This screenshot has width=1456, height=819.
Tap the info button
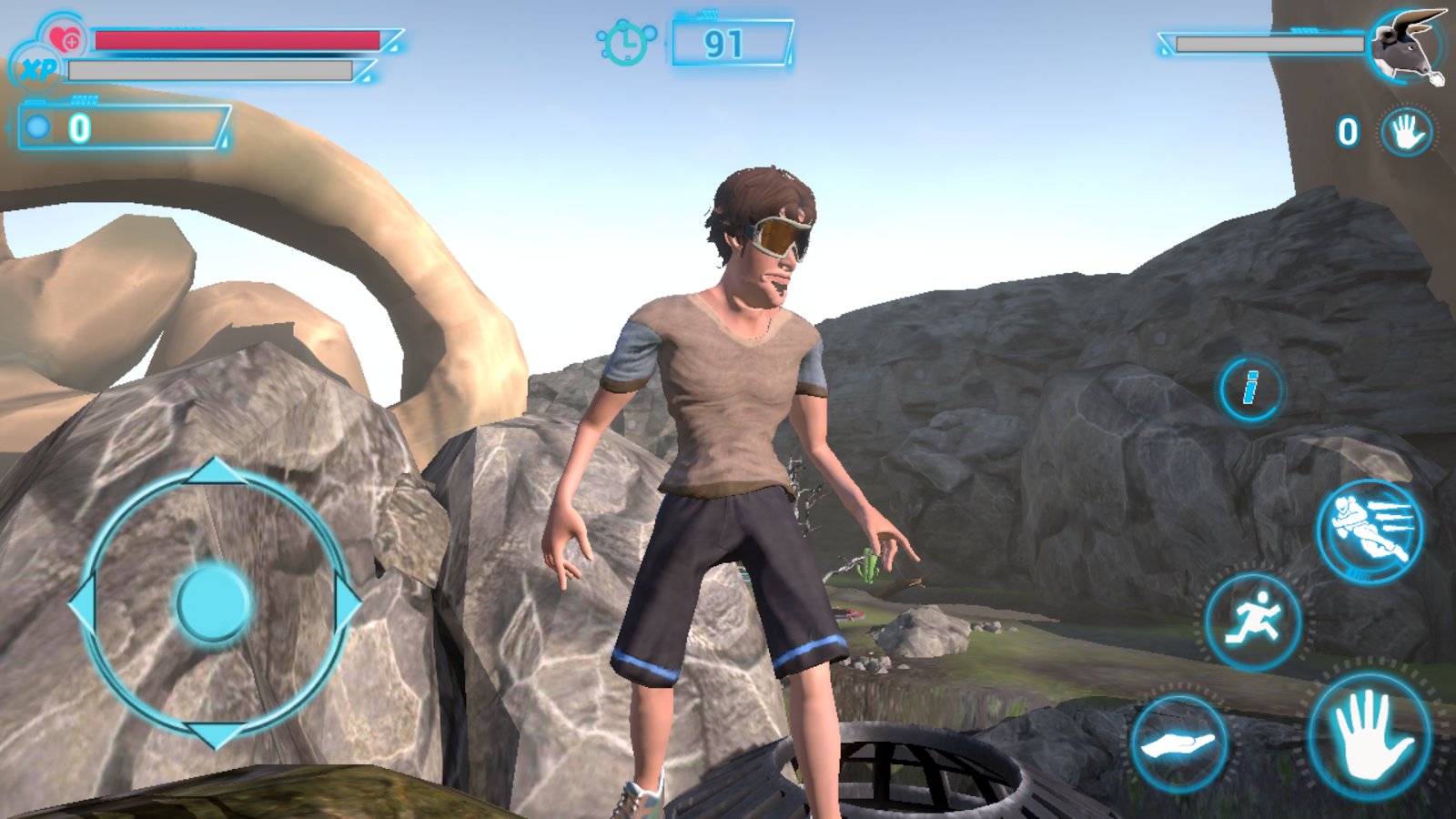click(x=1251, y=389)
